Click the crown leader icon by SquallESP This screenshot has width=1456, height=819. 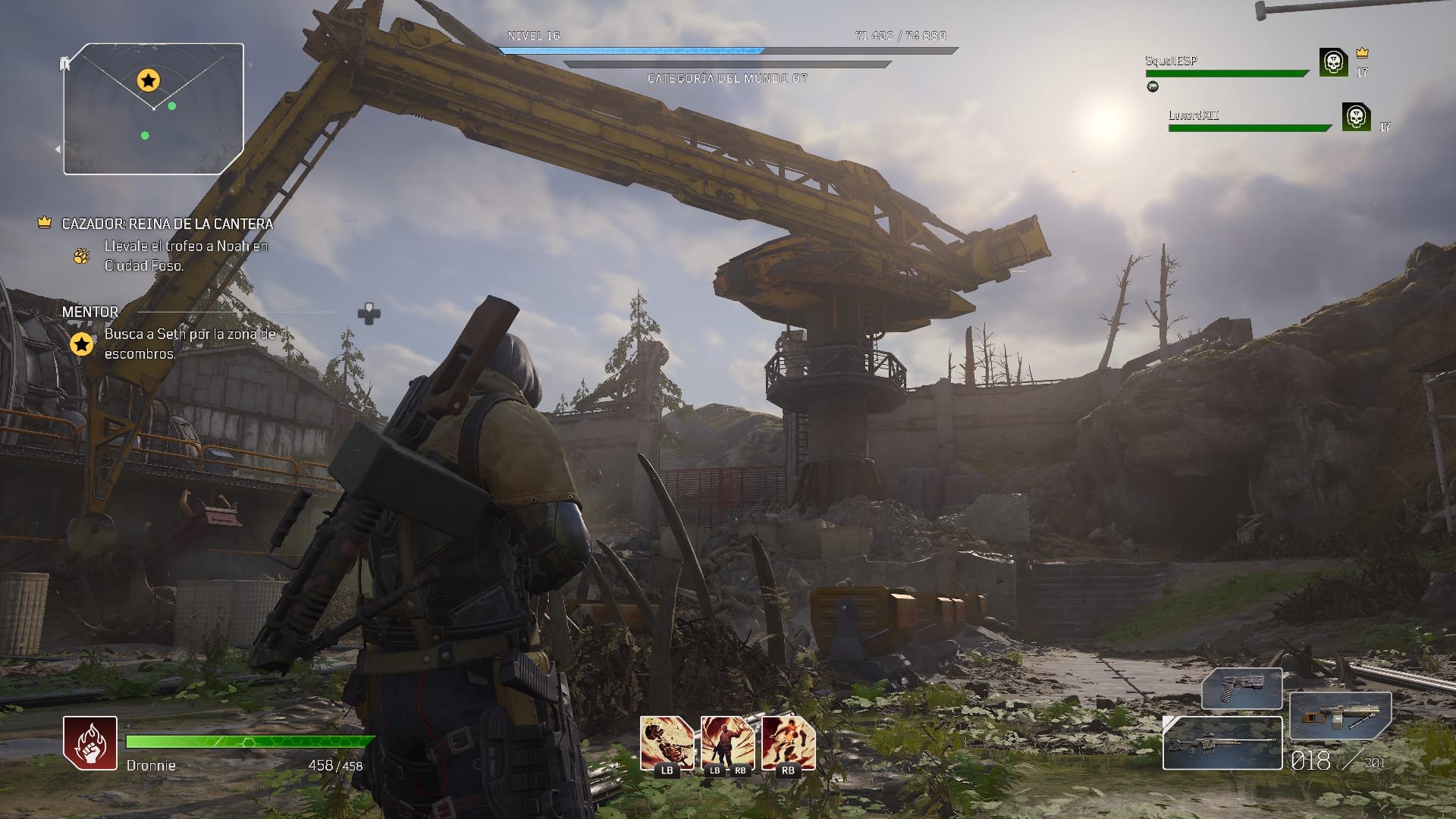tap(1362, 53)
